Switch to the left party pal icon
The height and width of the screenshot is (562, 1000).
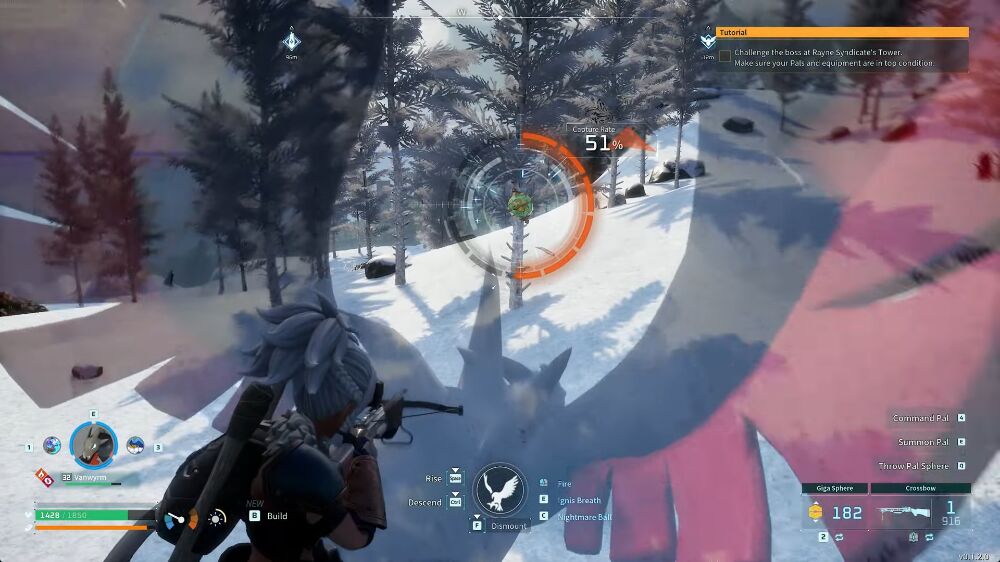[x=52, y=446]
